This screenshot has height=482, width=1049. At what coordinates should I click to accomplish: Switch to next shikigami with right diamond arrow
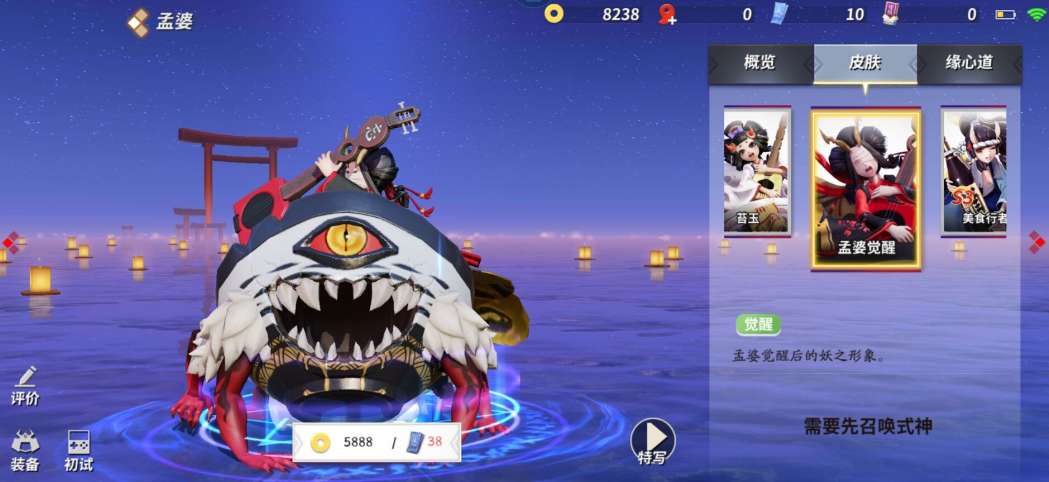[x=1037, y=241]
